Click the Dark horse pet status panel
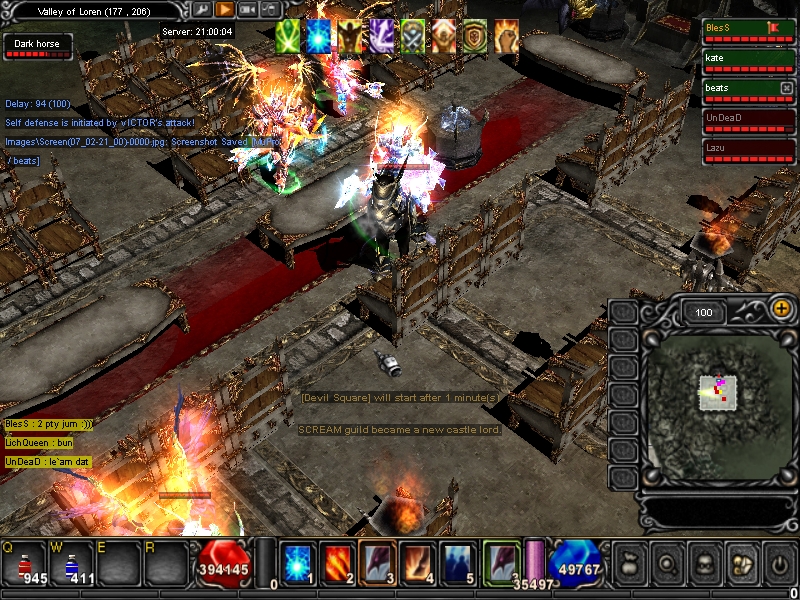 coord(38,47)
